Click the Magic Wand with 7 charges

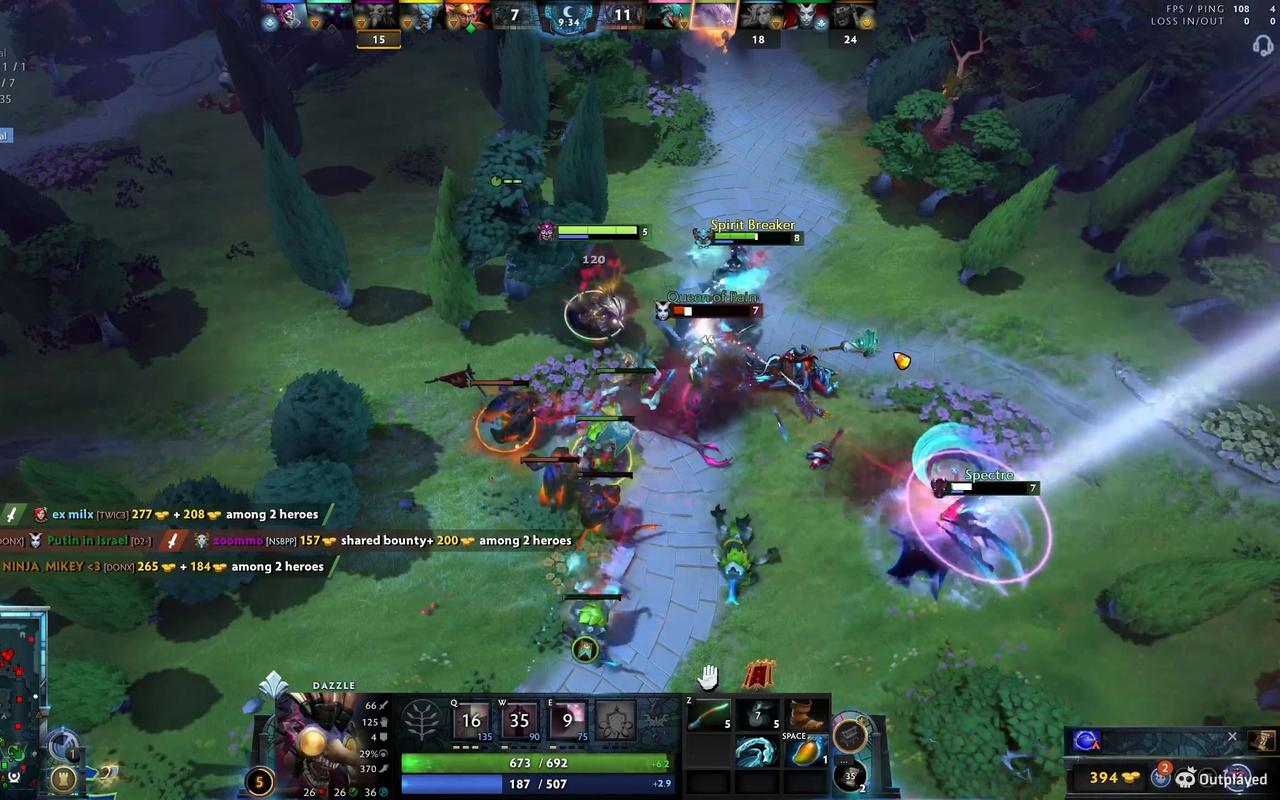pyautogui.click(x=758, y=712)
